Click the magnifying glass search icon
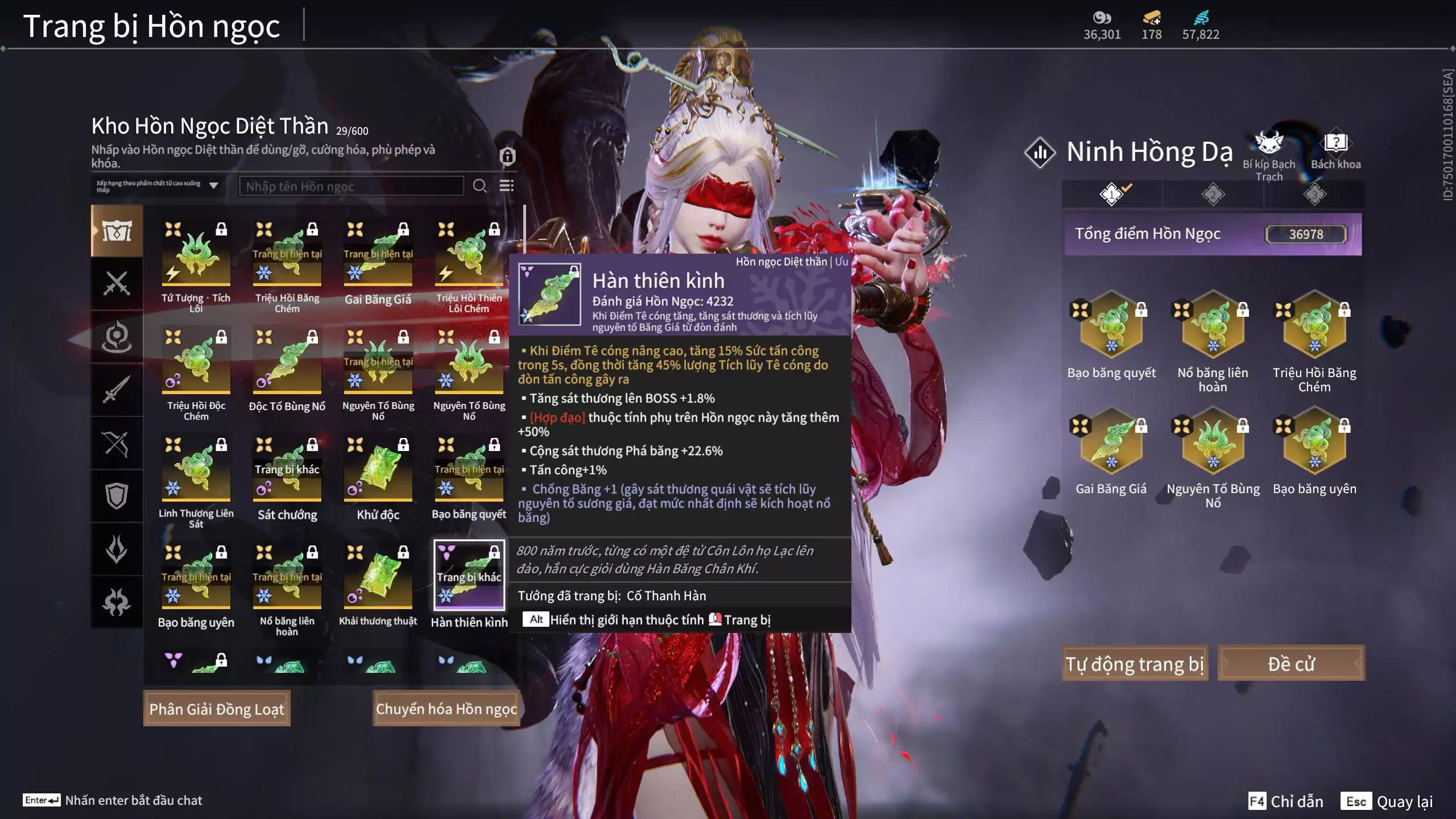 pyautogui.click(x=479, y=186)
